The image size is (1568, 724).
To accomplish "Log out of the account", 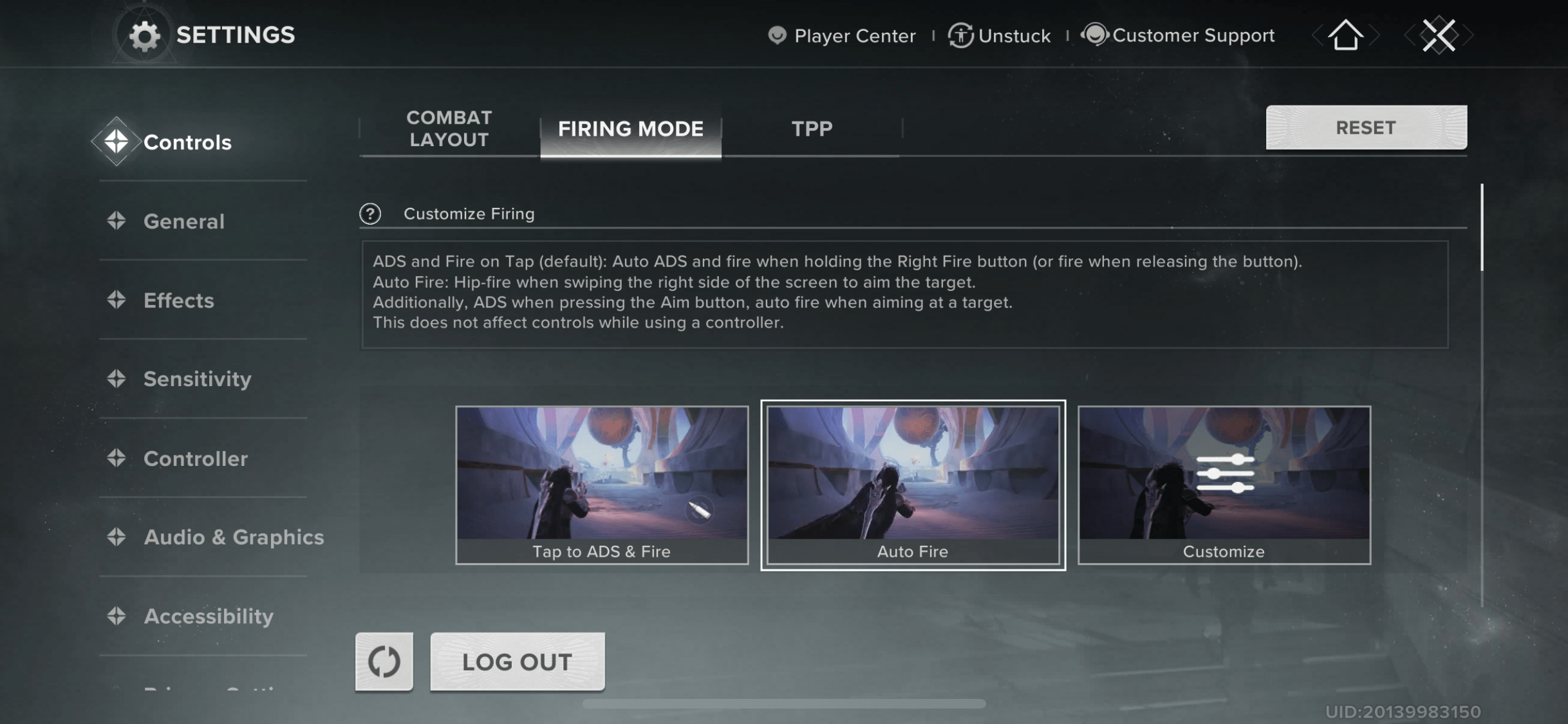I will [x=517, y=662].
